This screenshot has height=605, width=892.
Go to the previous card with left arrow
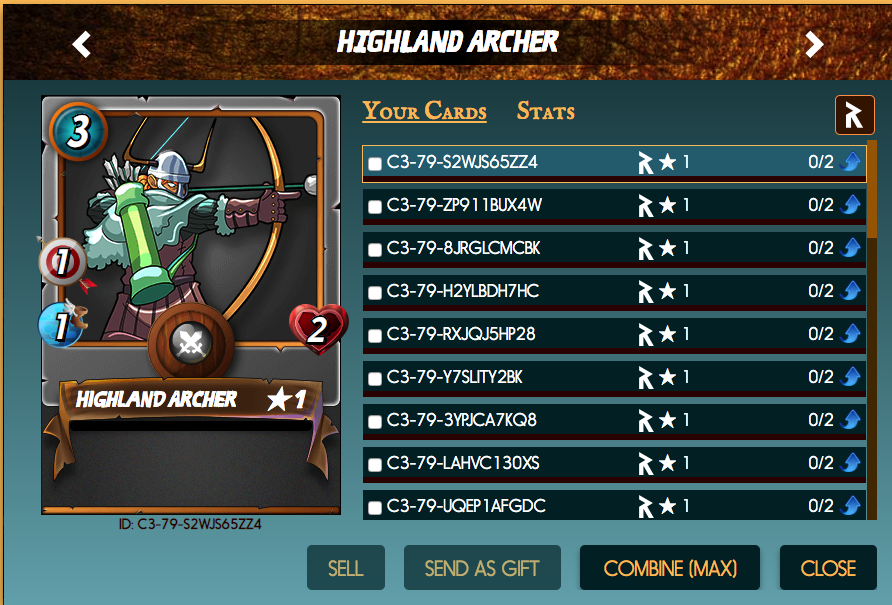(x=82, y=44)
